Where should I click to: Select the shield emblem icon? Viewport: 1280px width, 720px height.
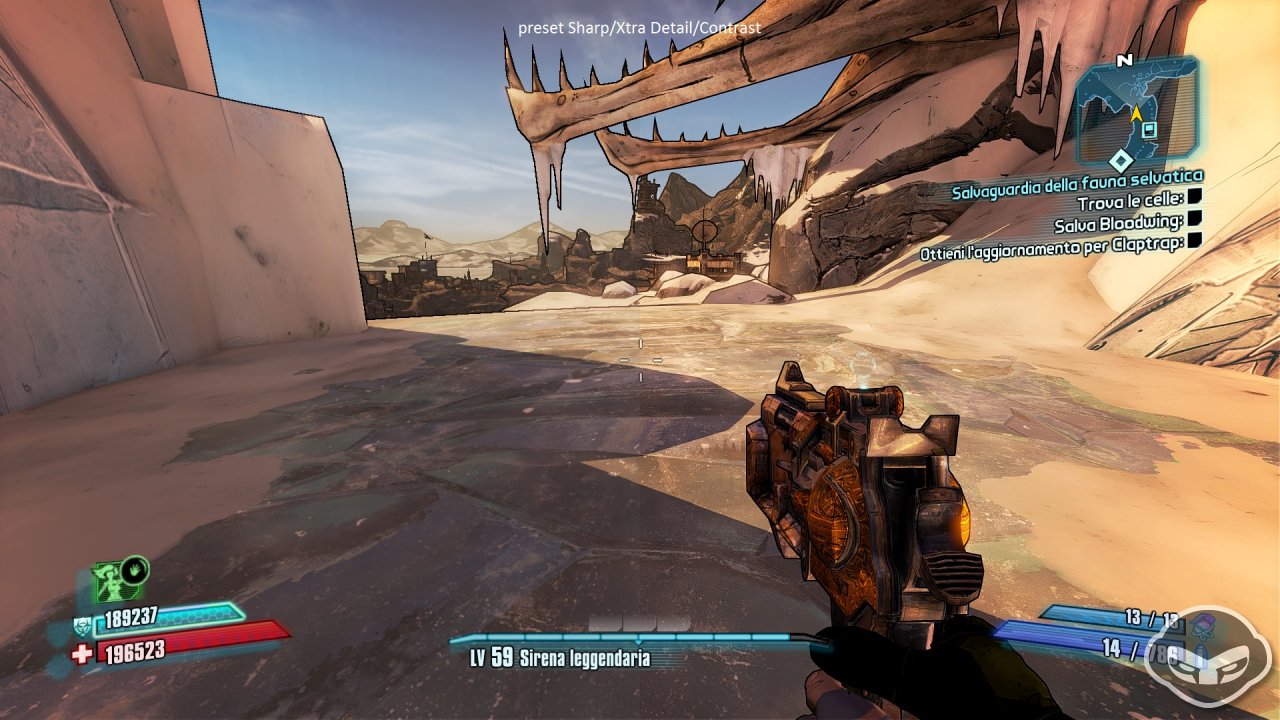click(82, 627)
